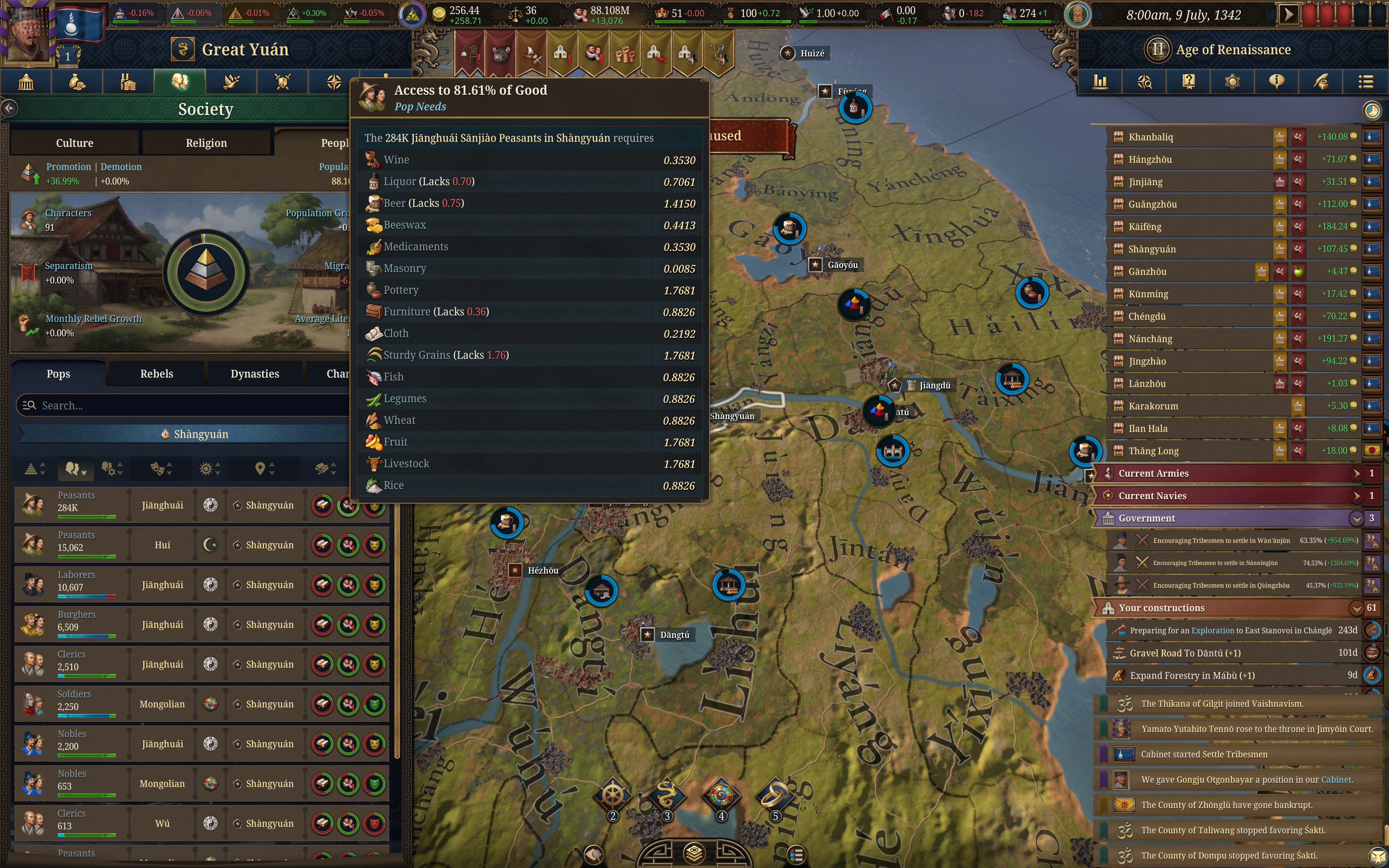
Task: Click the Jiānghuái Peasants population progress bar
Action: [87, 516]
